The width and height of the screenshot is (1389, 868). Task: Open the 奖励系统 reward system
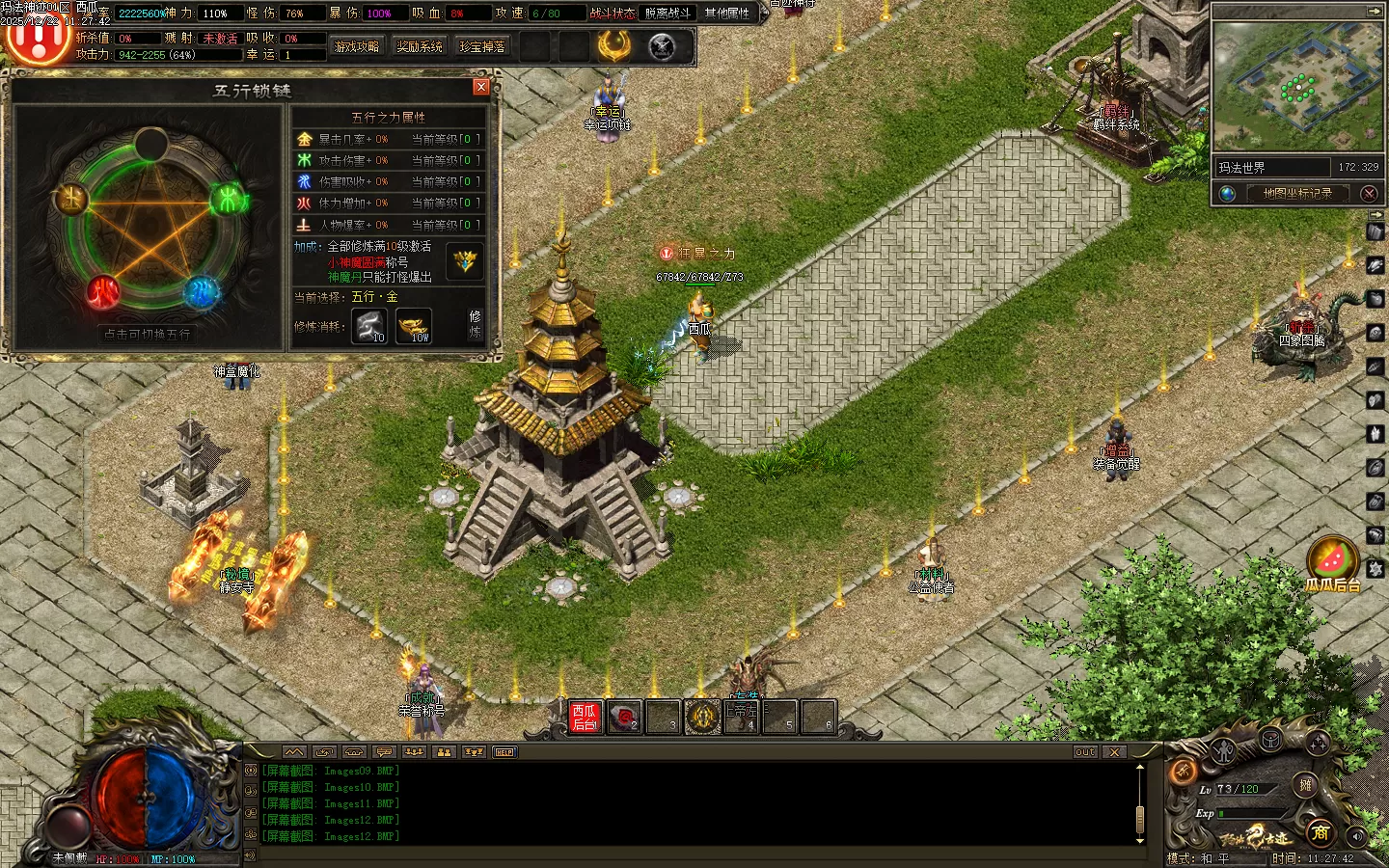pyautogui.click(x=420, y=46)
